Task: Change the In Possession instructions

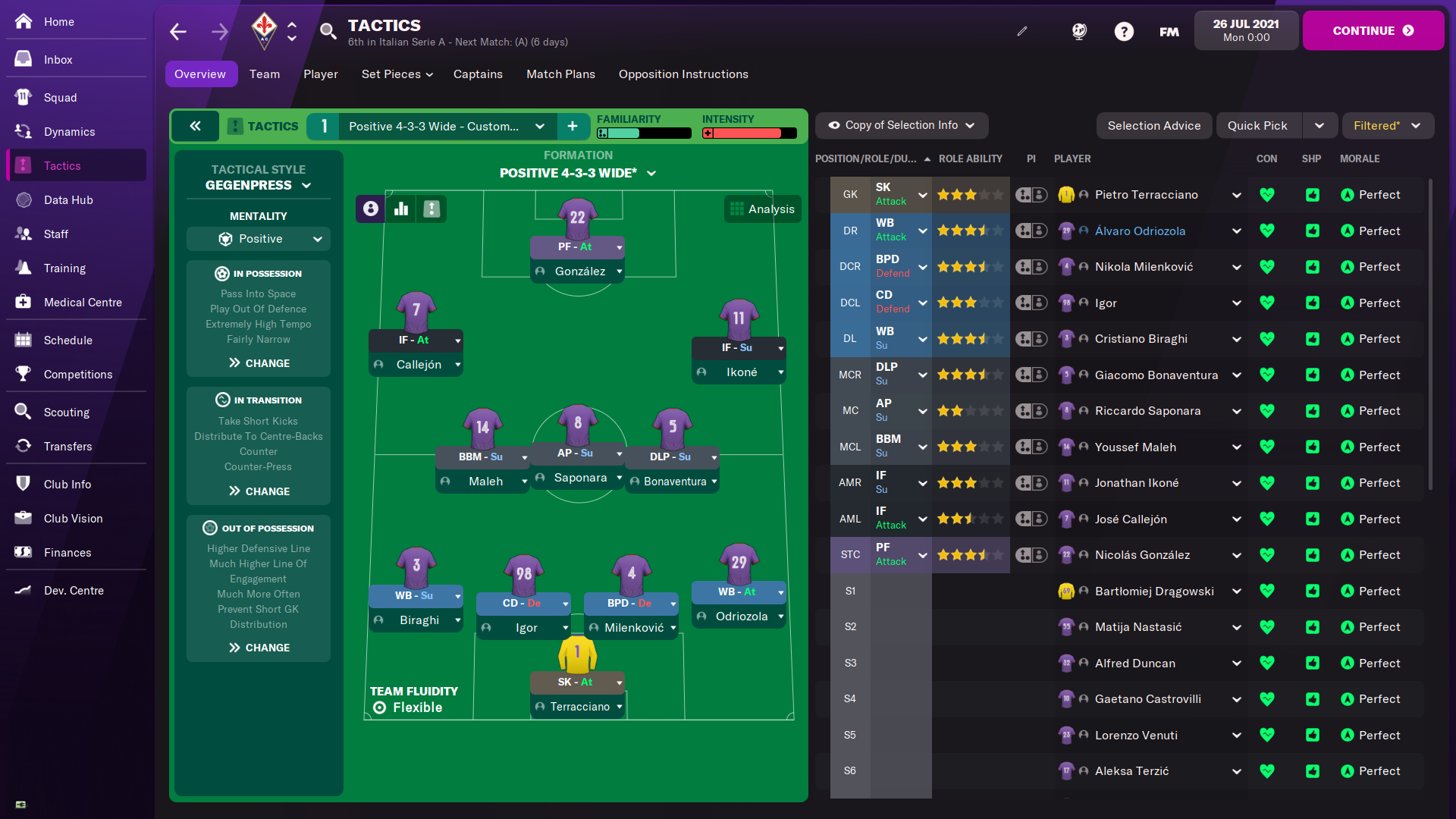Action: pos(259,363)
